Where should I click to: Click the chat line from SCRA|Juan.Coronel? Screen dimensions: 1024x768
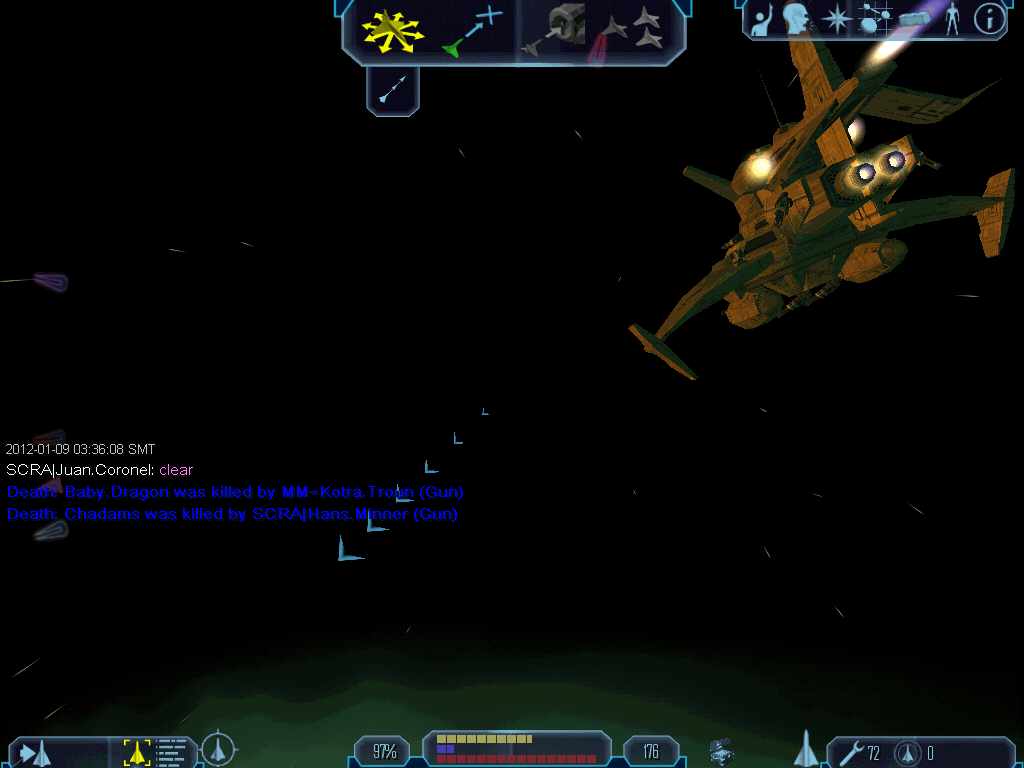[100, 470]
